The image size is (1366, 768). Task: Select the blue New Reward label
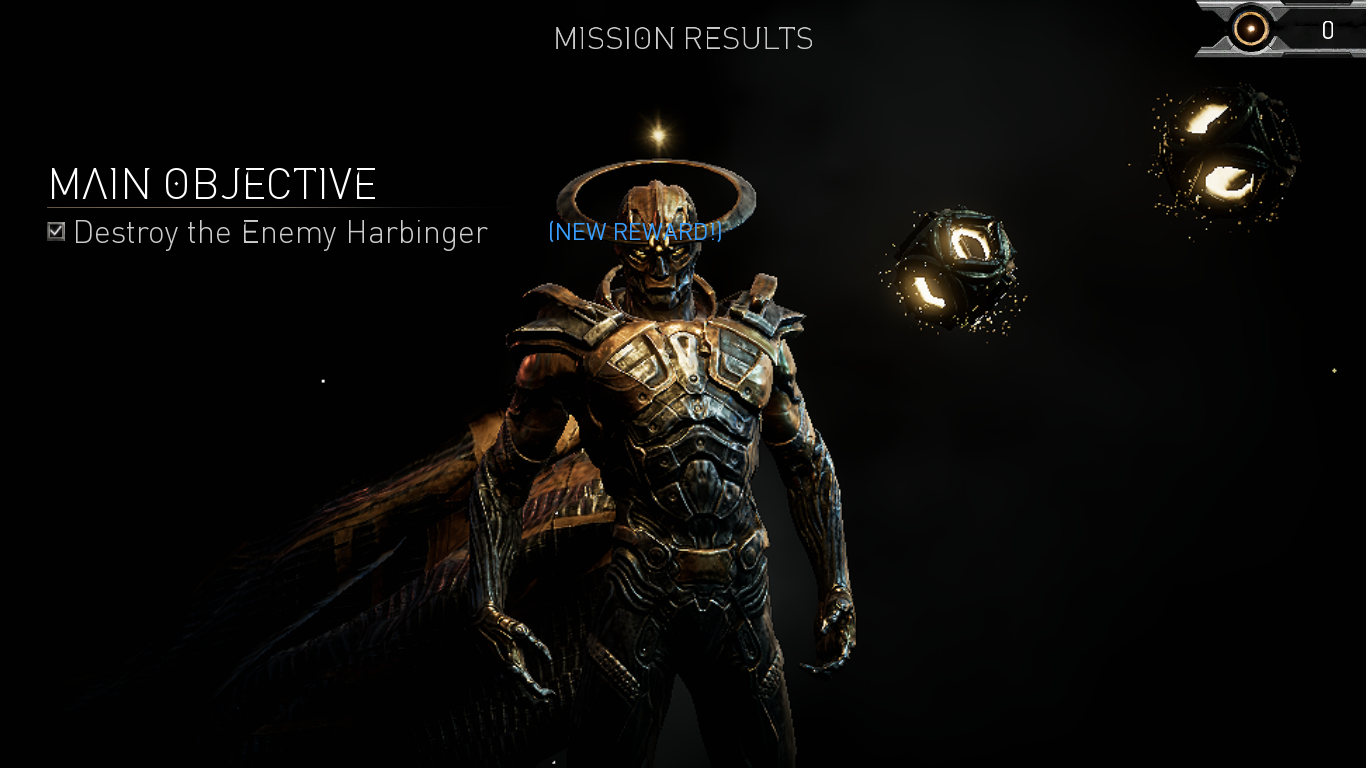point(635,232)
